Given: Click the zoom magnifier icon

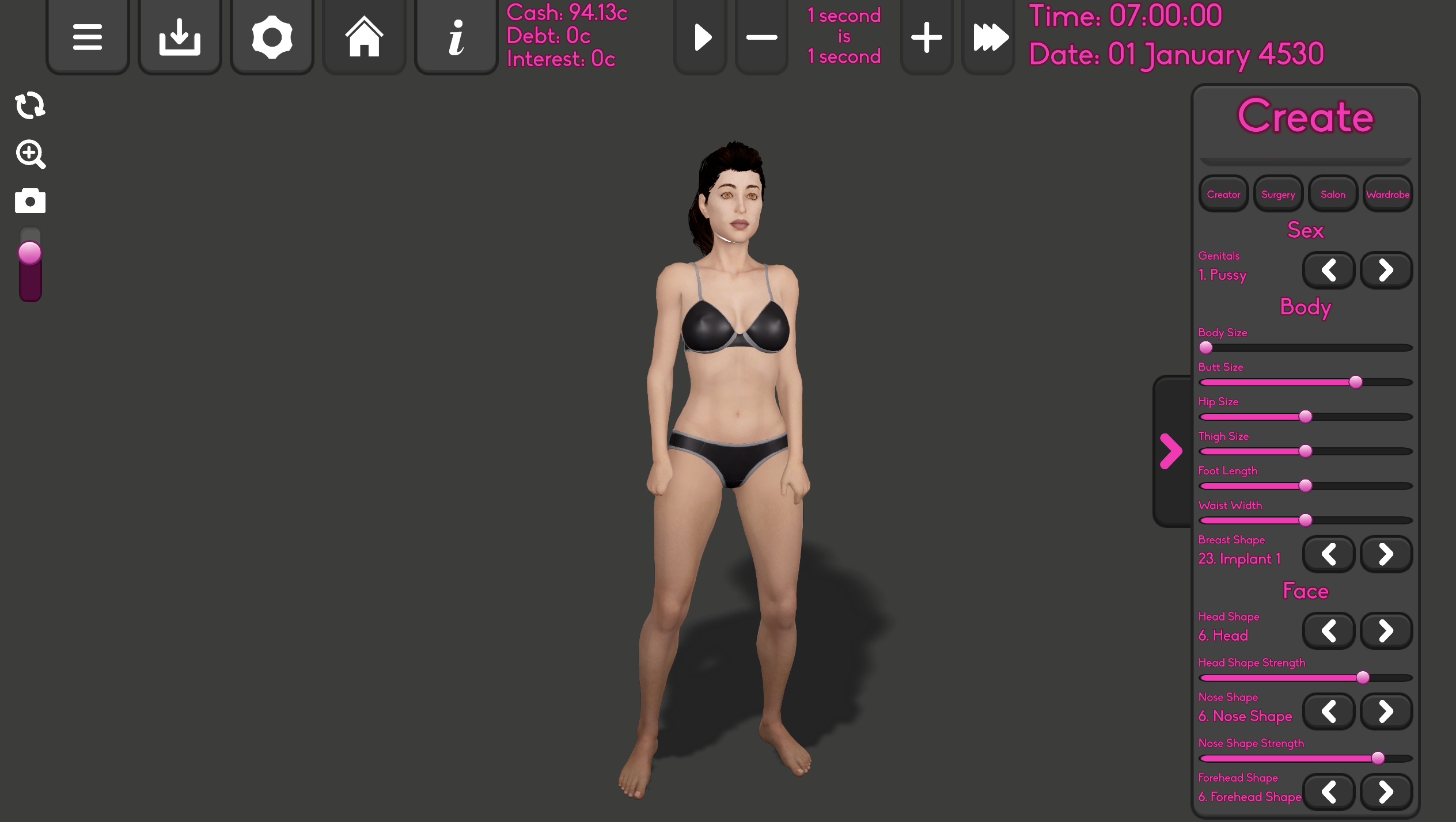Looking at the screenshot, I should [30, 154].
